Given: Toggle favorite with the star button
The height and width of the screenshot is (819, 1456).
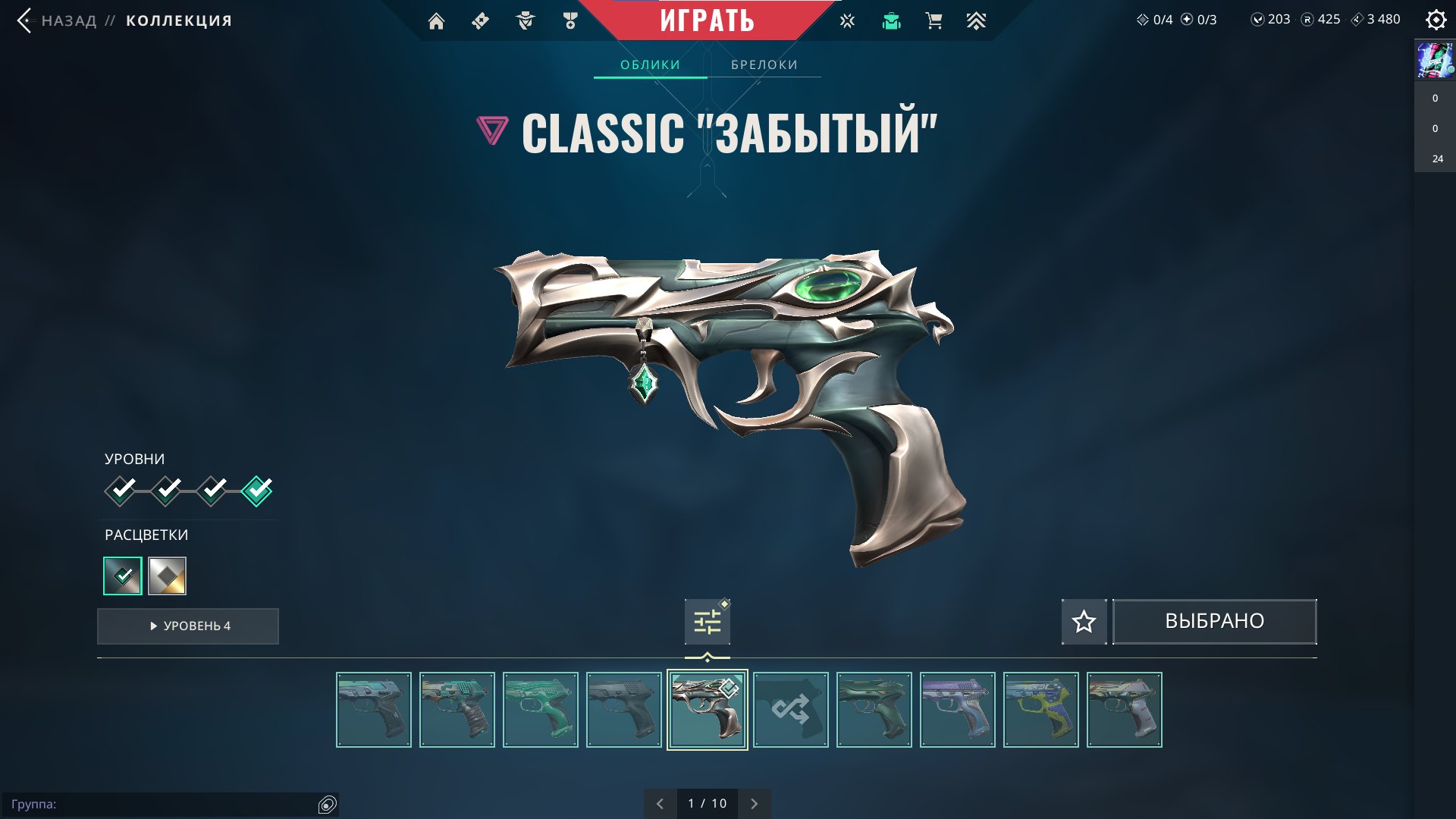Looking at the screenshot, I should [1084, 622].
